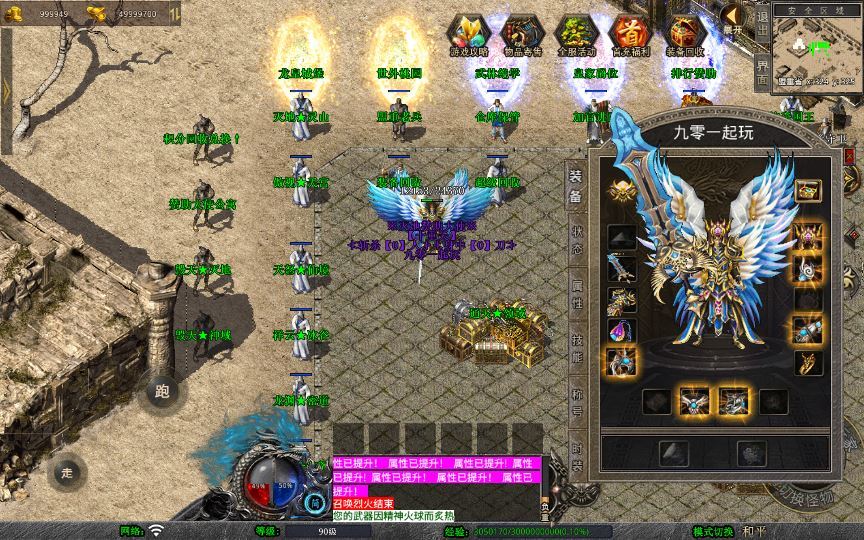Select the equipped blue sword weapon slot
The height and width of the screenshot is (540, 864).
tap(620, 268)
